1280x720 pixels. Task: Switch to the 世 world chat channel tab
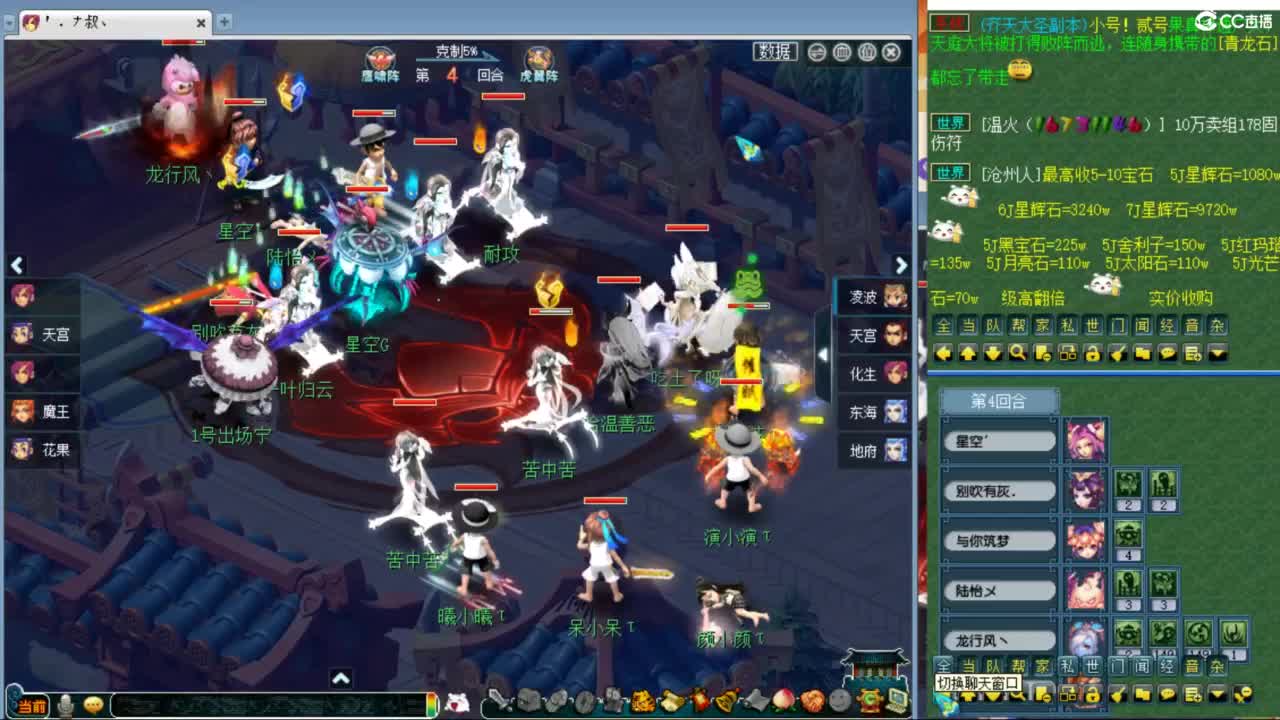pos(1091,326)
